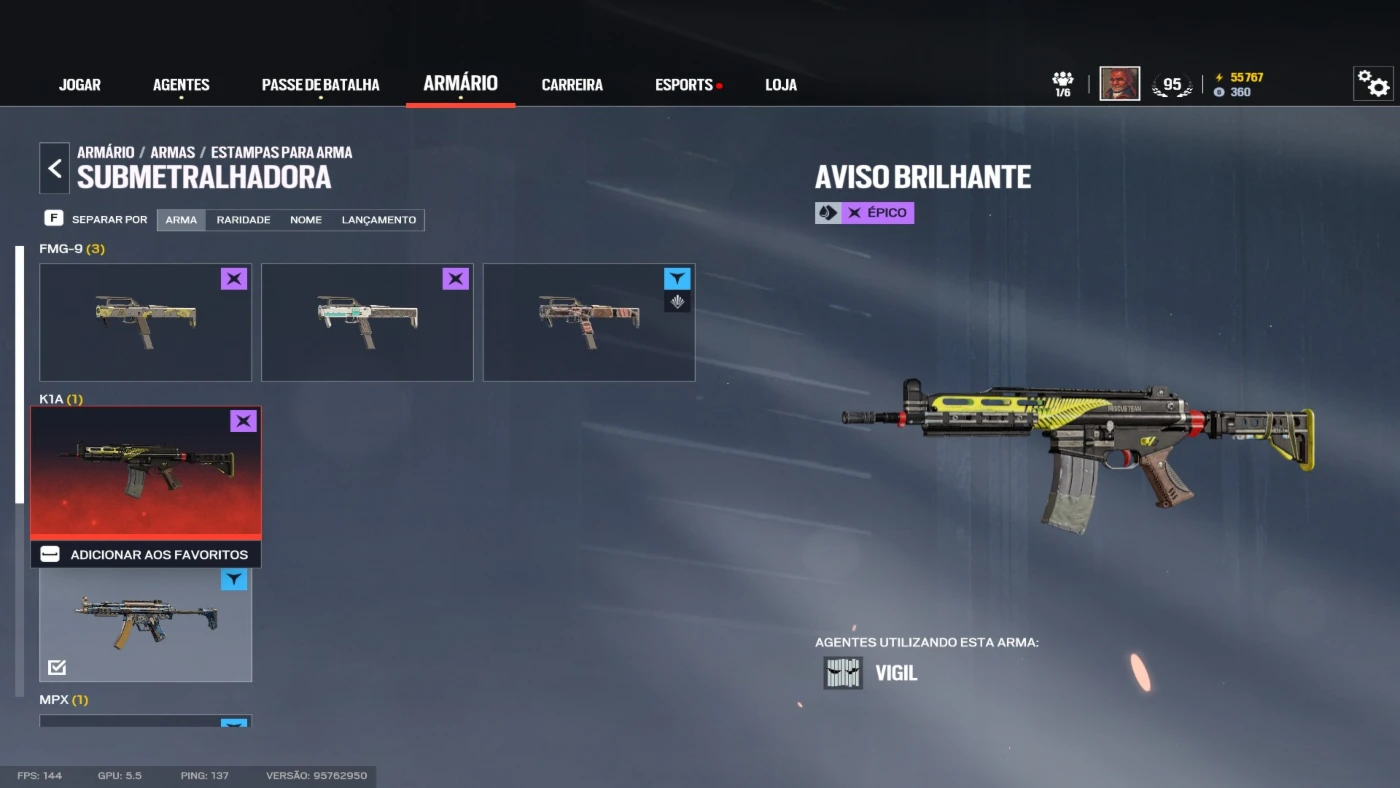Sort skins by Nome

click(306, 220)
